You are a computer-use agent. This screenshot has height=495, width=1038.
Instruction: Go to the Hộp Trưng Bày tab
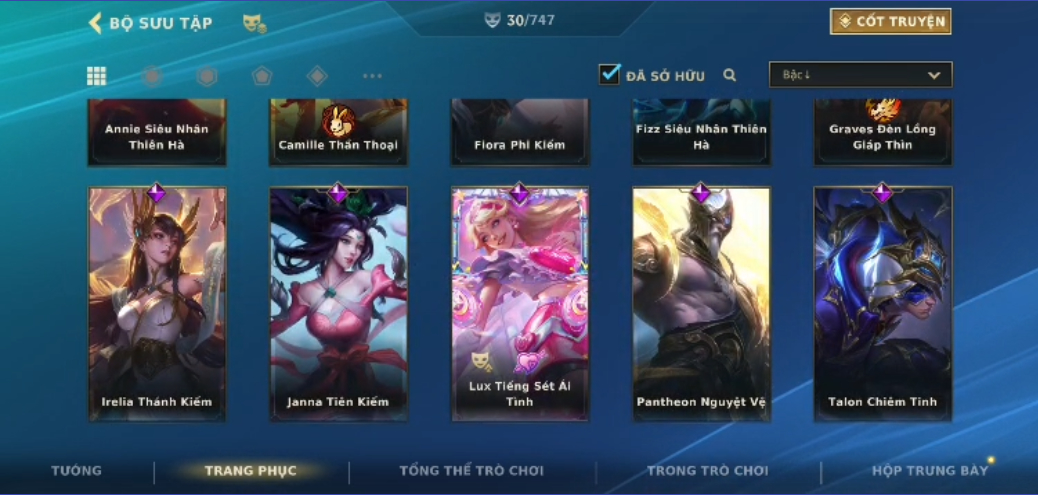(x=929, y=470)
